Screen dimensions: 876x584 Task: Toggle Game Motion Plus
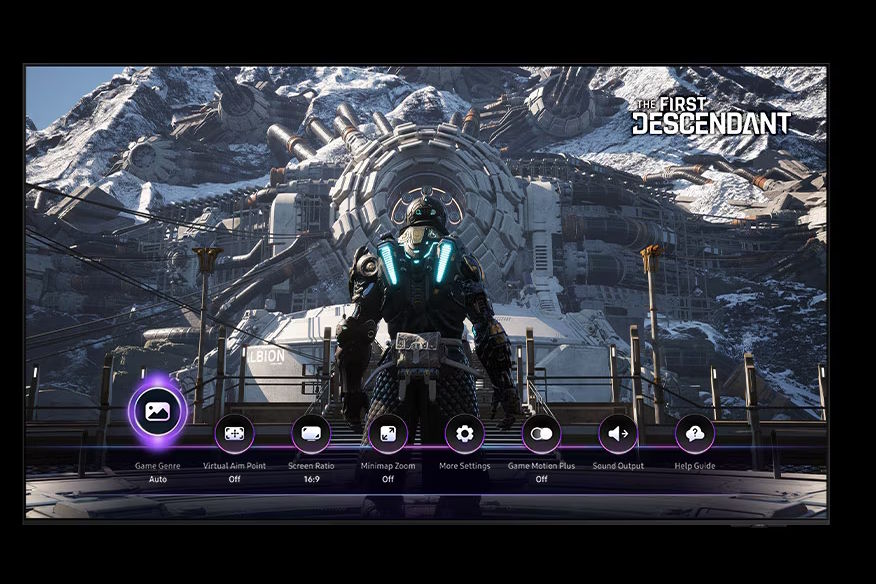tap(541, 434)
